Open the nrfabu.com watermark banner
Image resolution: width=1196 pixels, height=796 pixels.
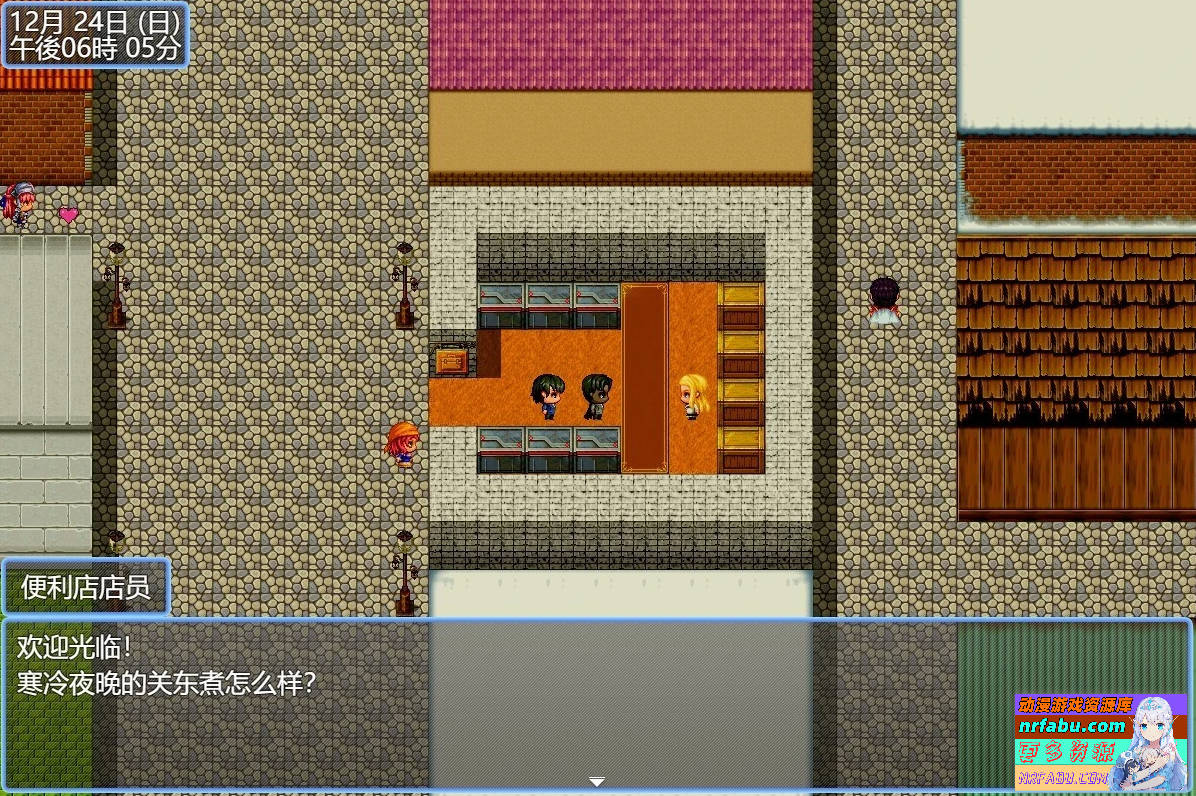(1100, 740)
